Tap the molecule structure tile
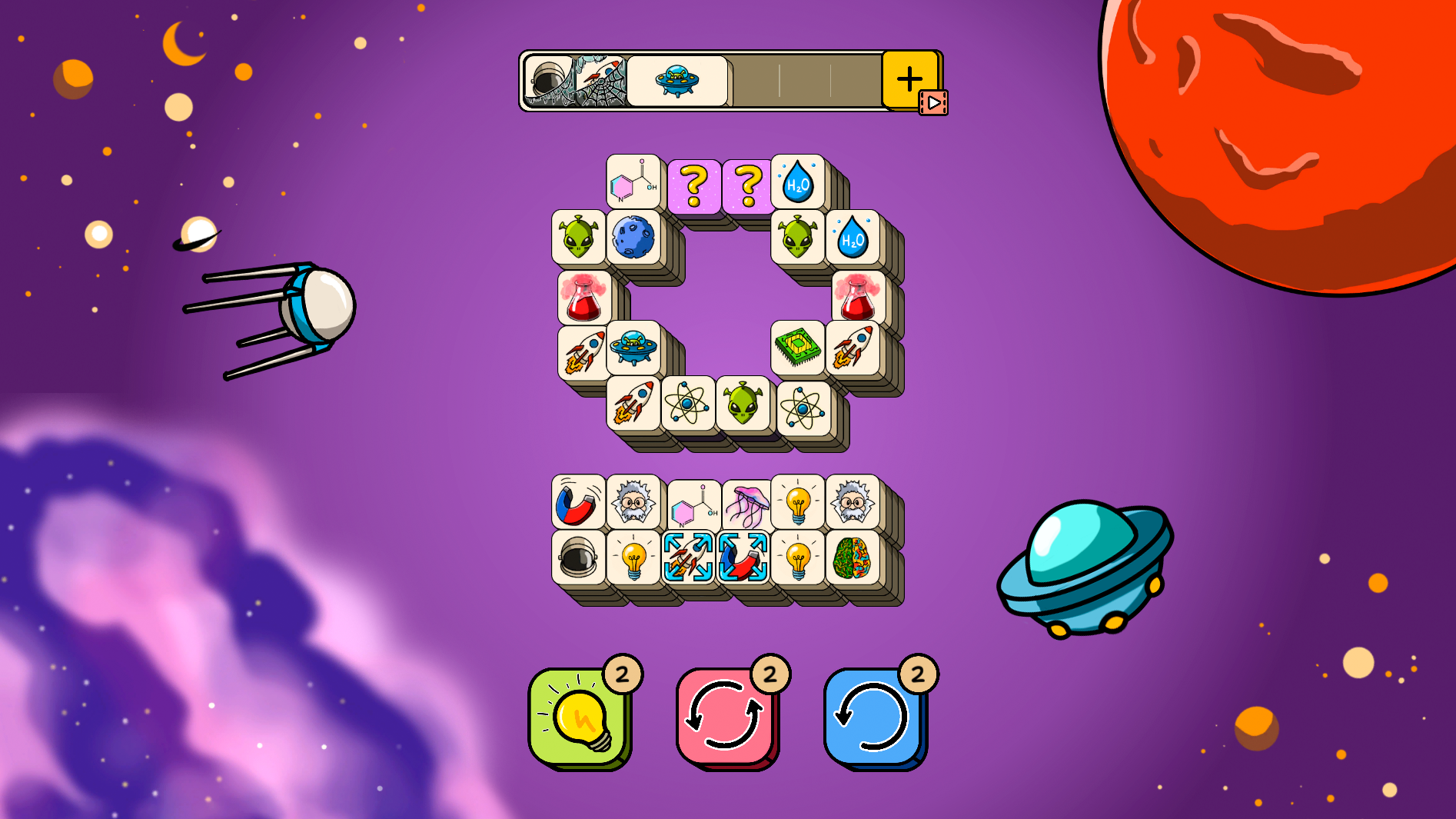This screenshot has width=1456, height=819. [632, 182]
